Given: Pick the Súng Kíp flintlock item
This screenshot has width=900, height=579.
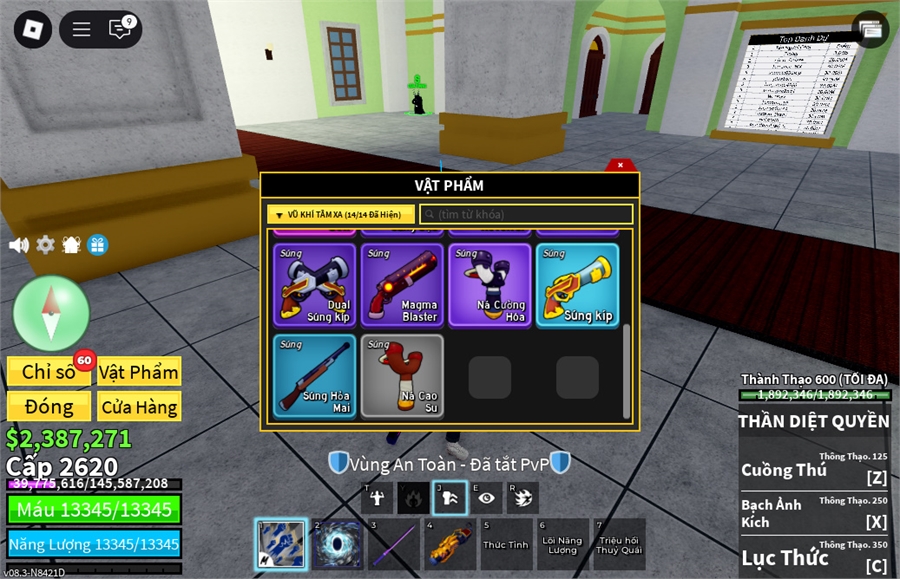Looking at the screenshot, I should coord(577,285).
